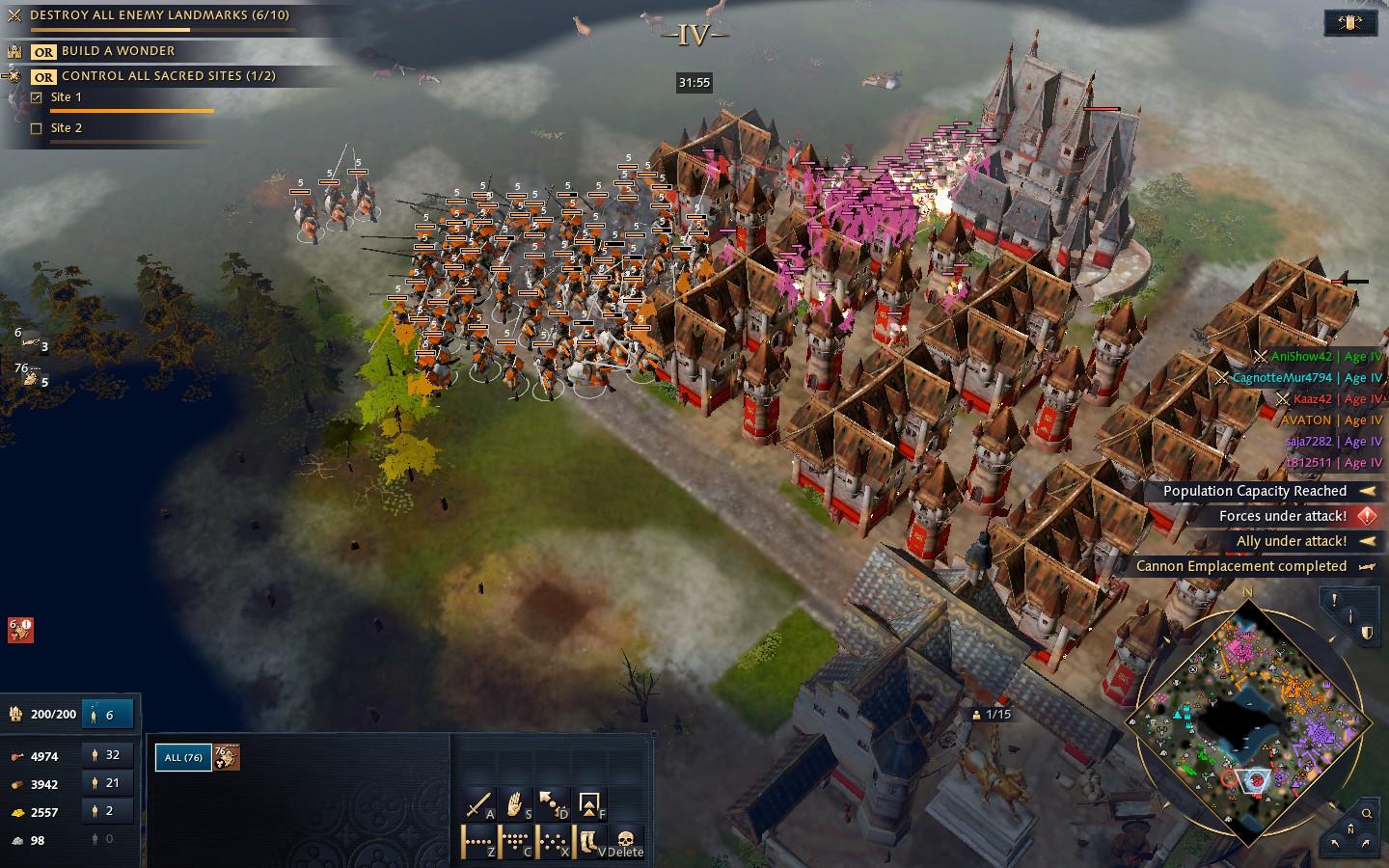
Task: Choose the staggered spread formation
Action: [x=553, y=841]
